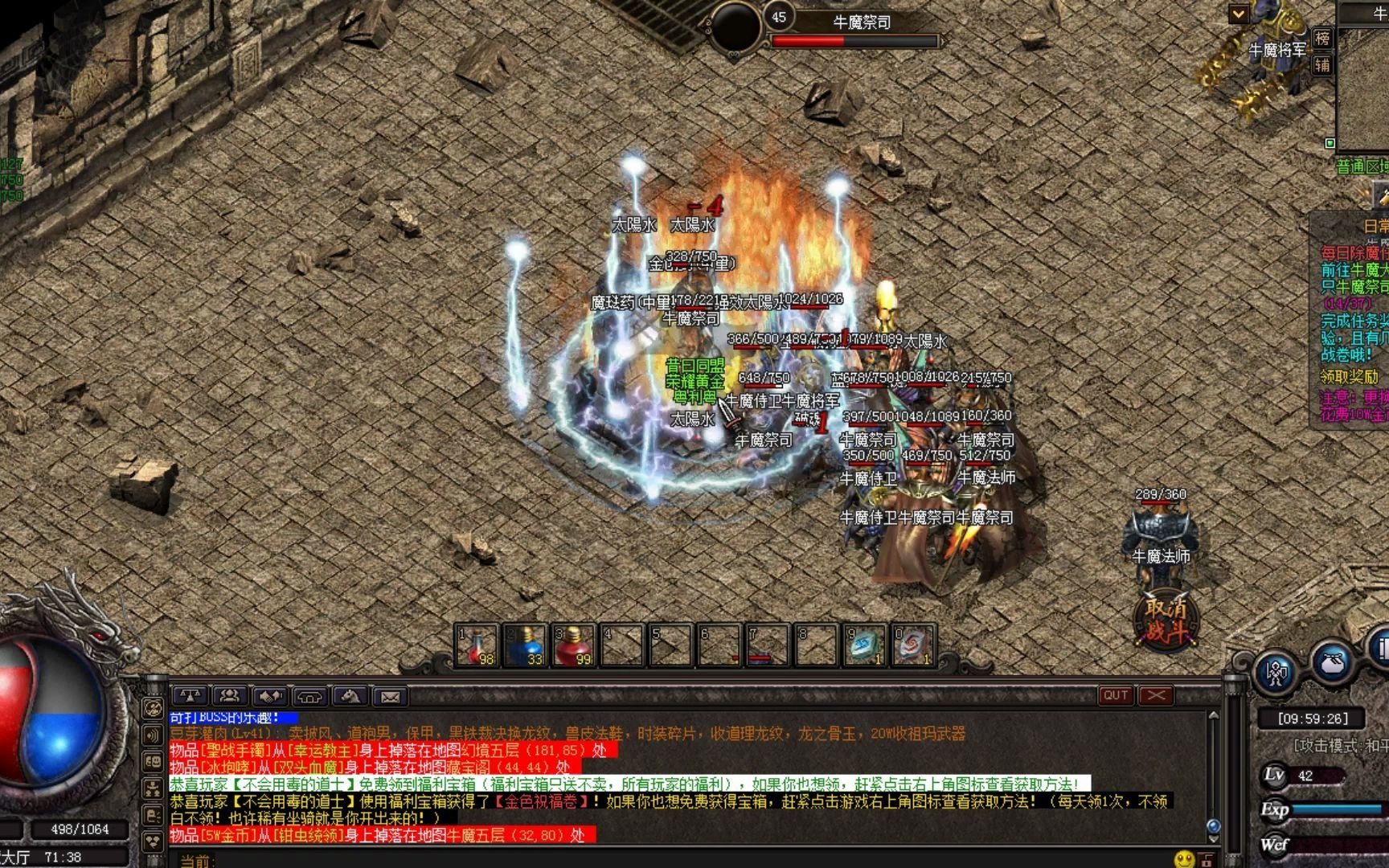The width and height of the screenshot is (1389, 868).
Task: Use the red health potion in slot 1
Action: pyautogui.click(x=477, y=646)
